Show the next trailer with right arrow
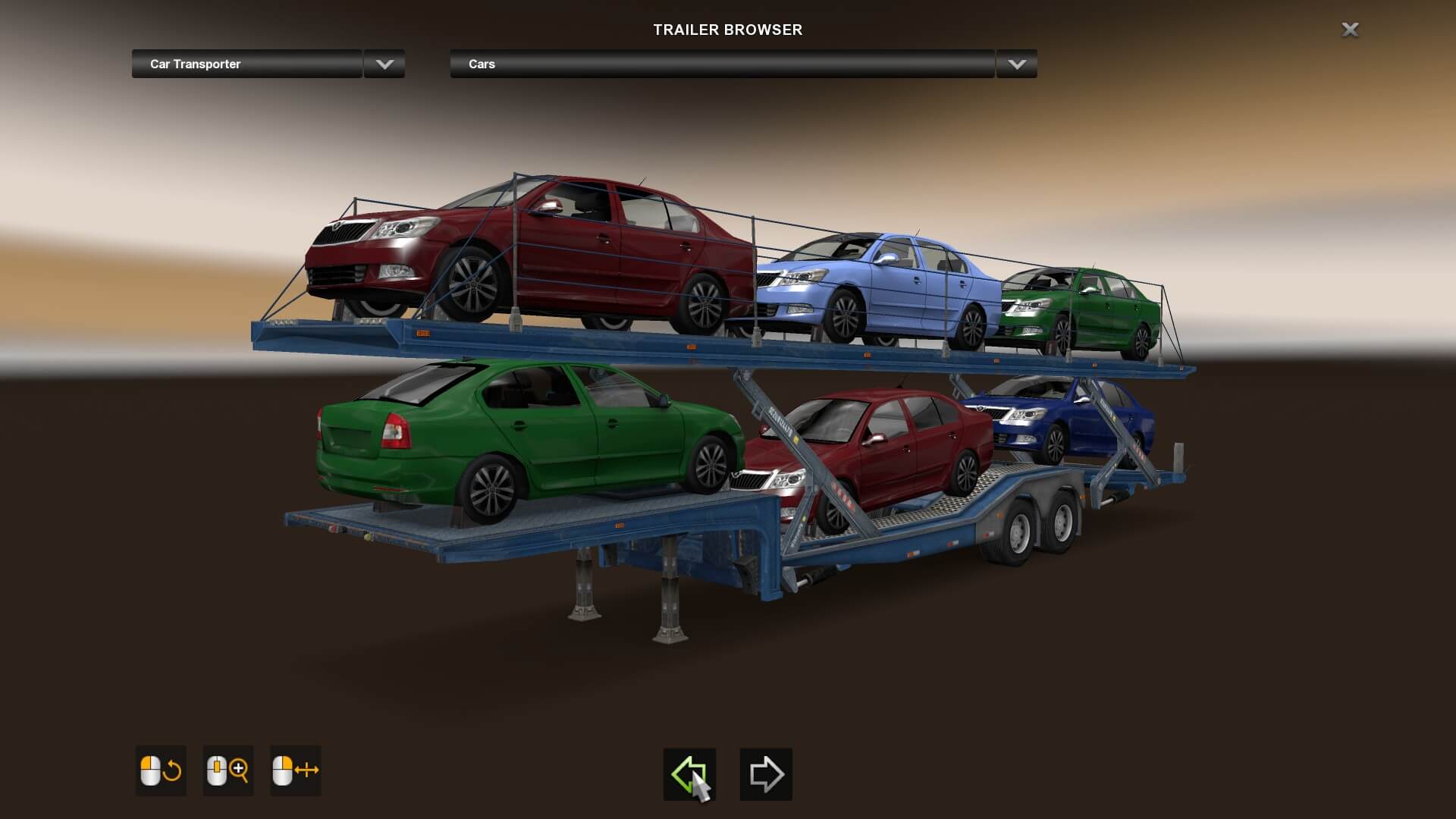The height and width of the screenshot is (819, 1456). (766, 774)
